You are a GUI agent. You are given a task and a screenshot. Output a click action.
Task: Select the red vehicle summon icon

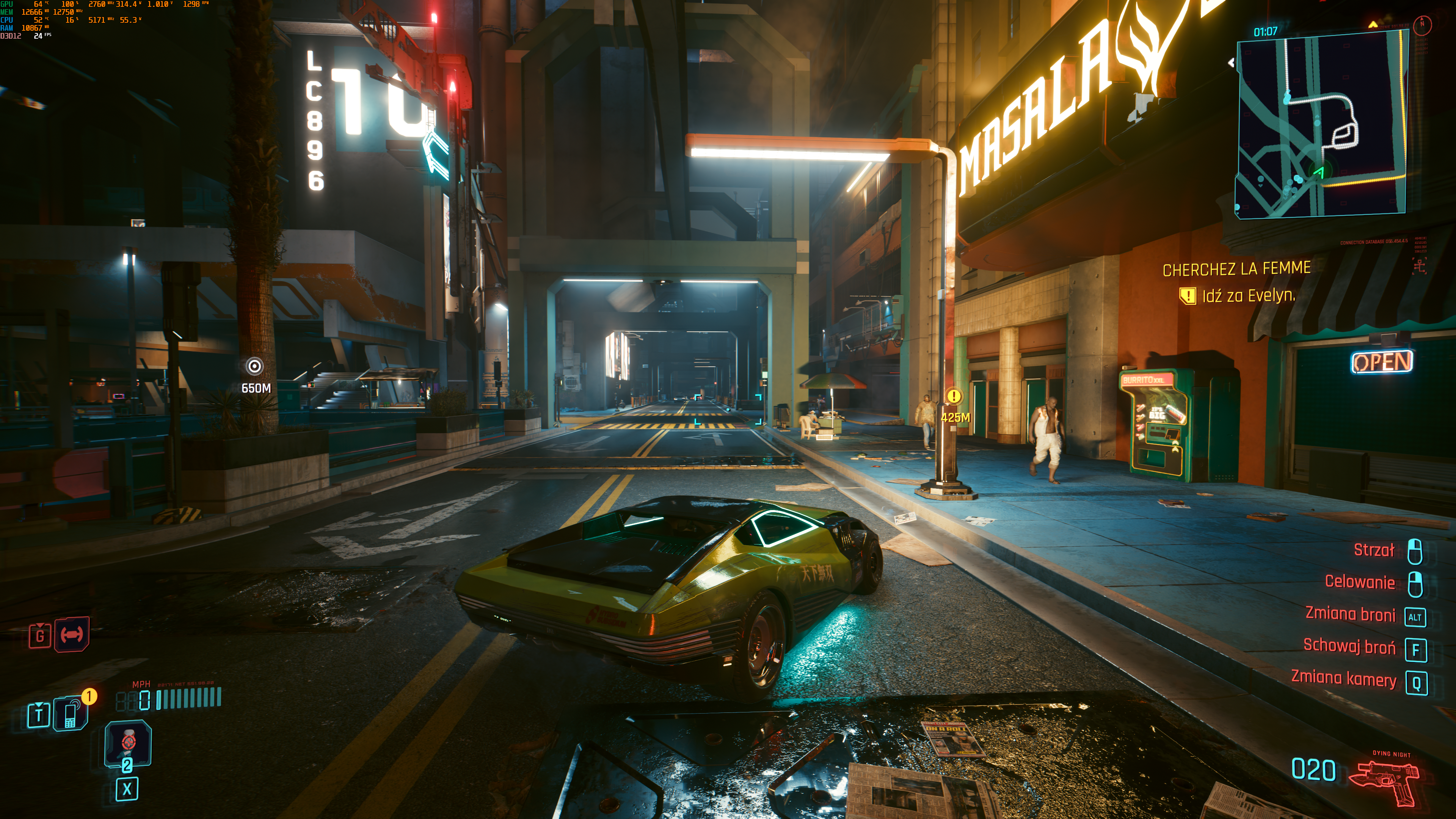click(x=72, y=635)
